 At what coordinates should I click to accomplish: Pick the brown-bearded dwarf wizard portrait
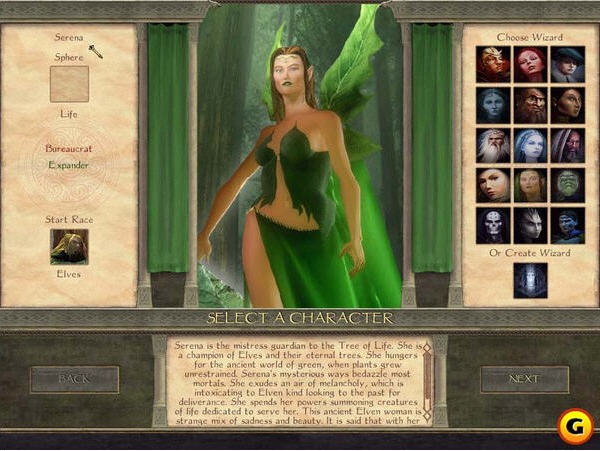pyautogui.click(x=530, y=104)
